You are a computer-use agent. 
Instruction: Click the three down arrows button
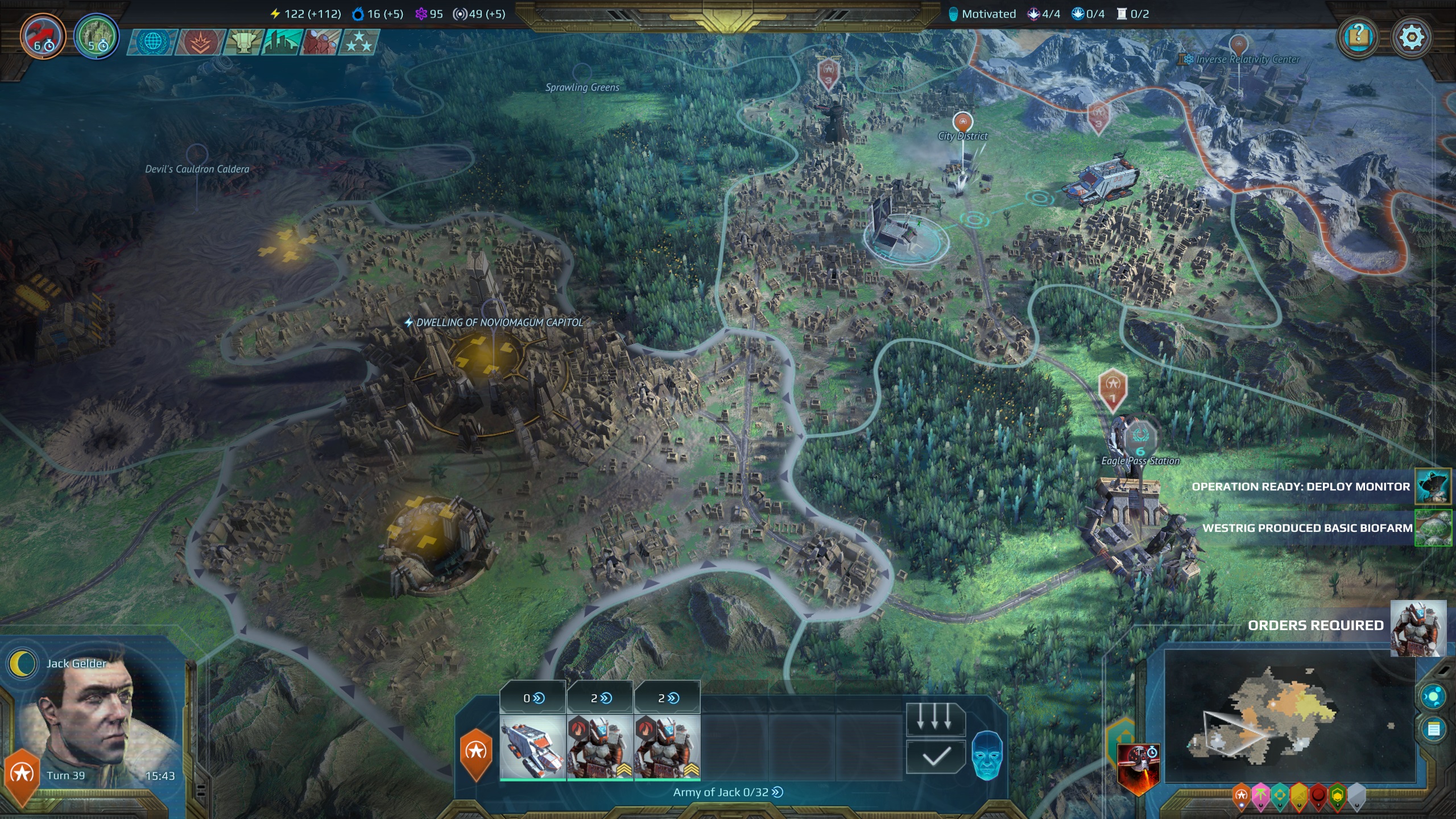coord(935,719)
